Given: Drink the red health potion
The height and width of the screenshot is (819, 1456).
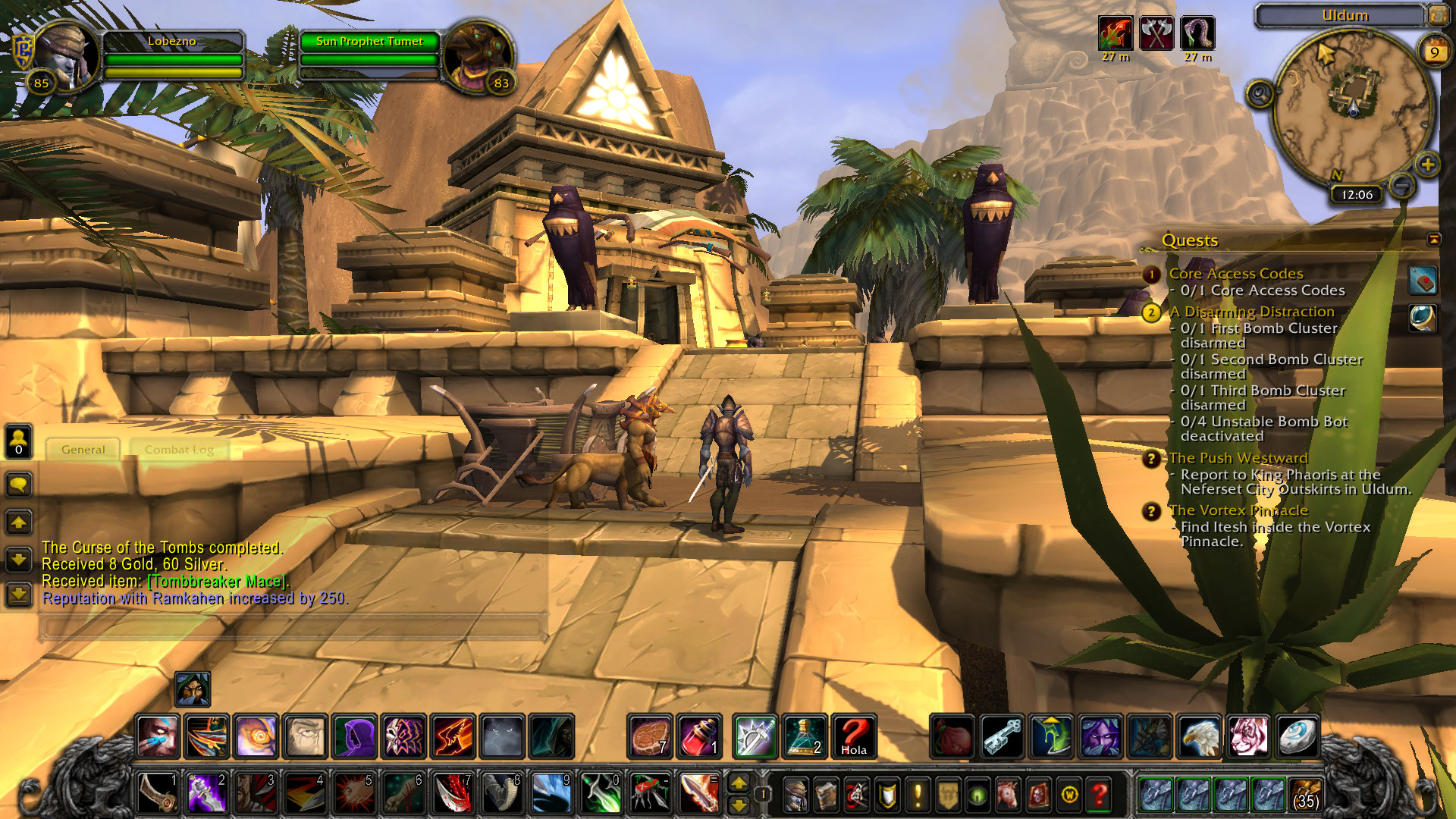Looking at the screenshot, I should [x=698, y=737].
